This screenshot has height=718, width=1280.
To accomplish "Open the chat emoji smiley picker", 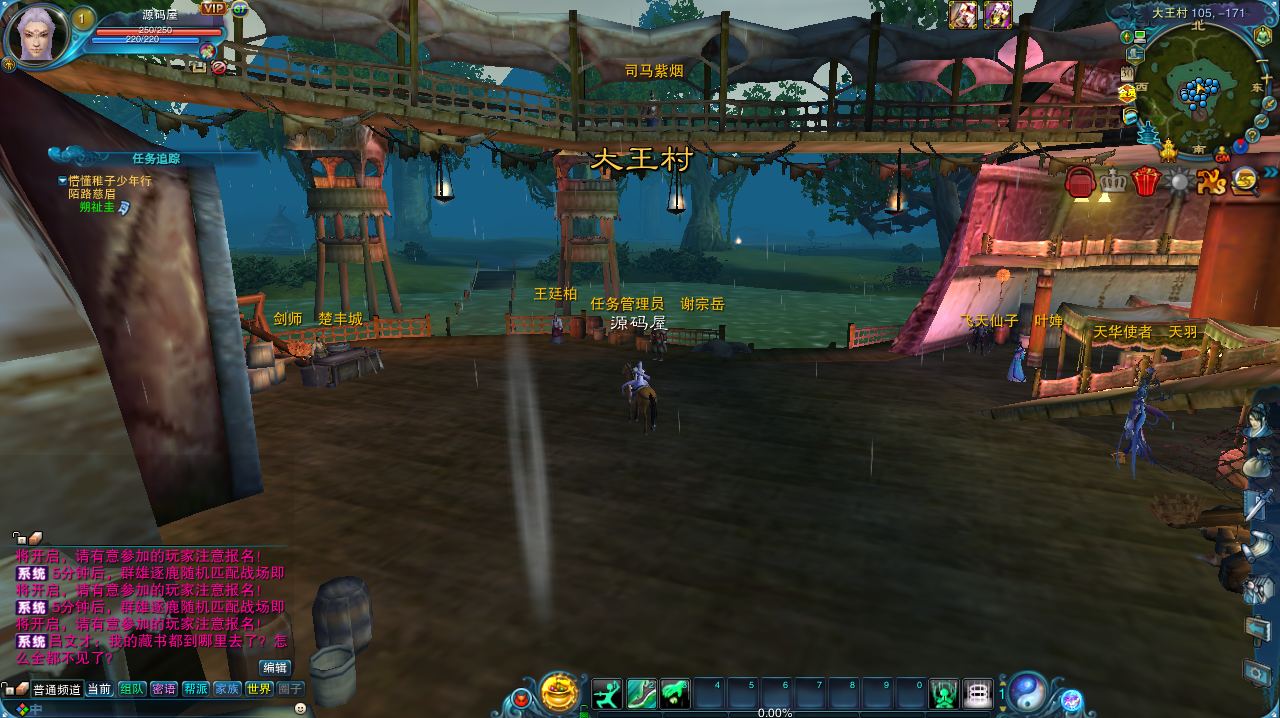I will point(300,708).
